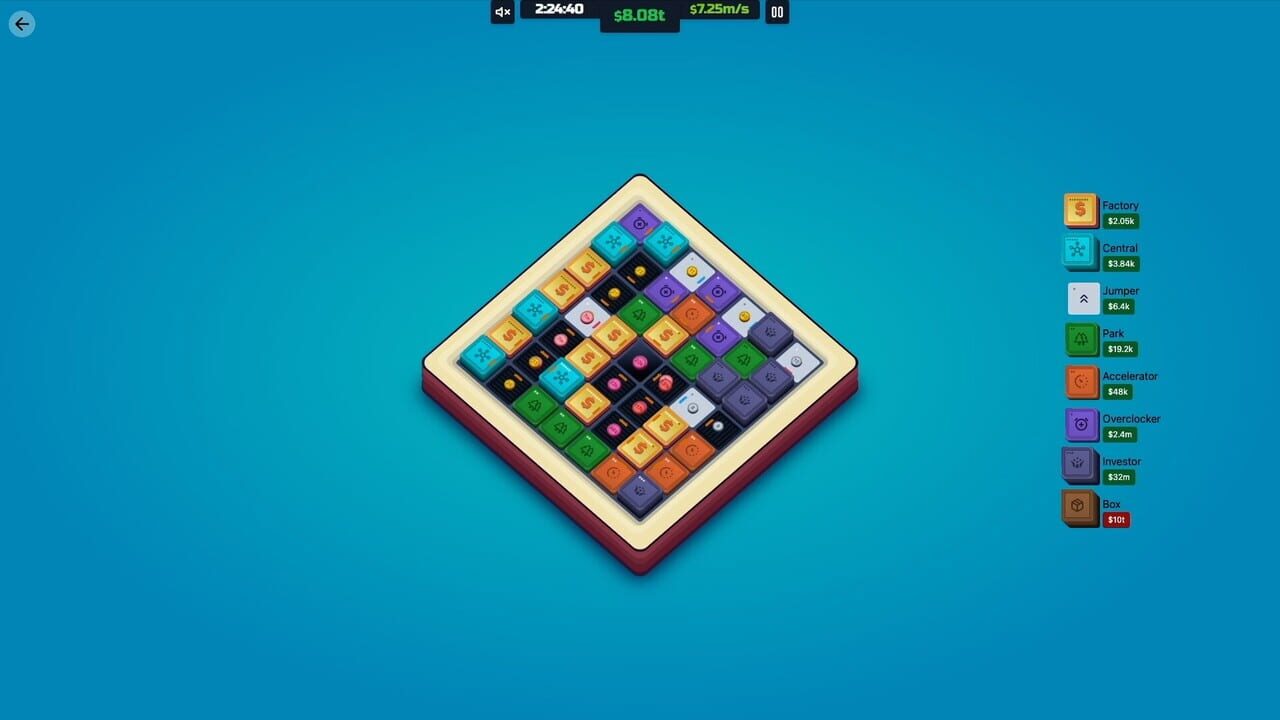Select the Central snowflake tile in the sidebar
Screen dimensions: 1280x720
pyautogui.click(x=1080, y=252)
